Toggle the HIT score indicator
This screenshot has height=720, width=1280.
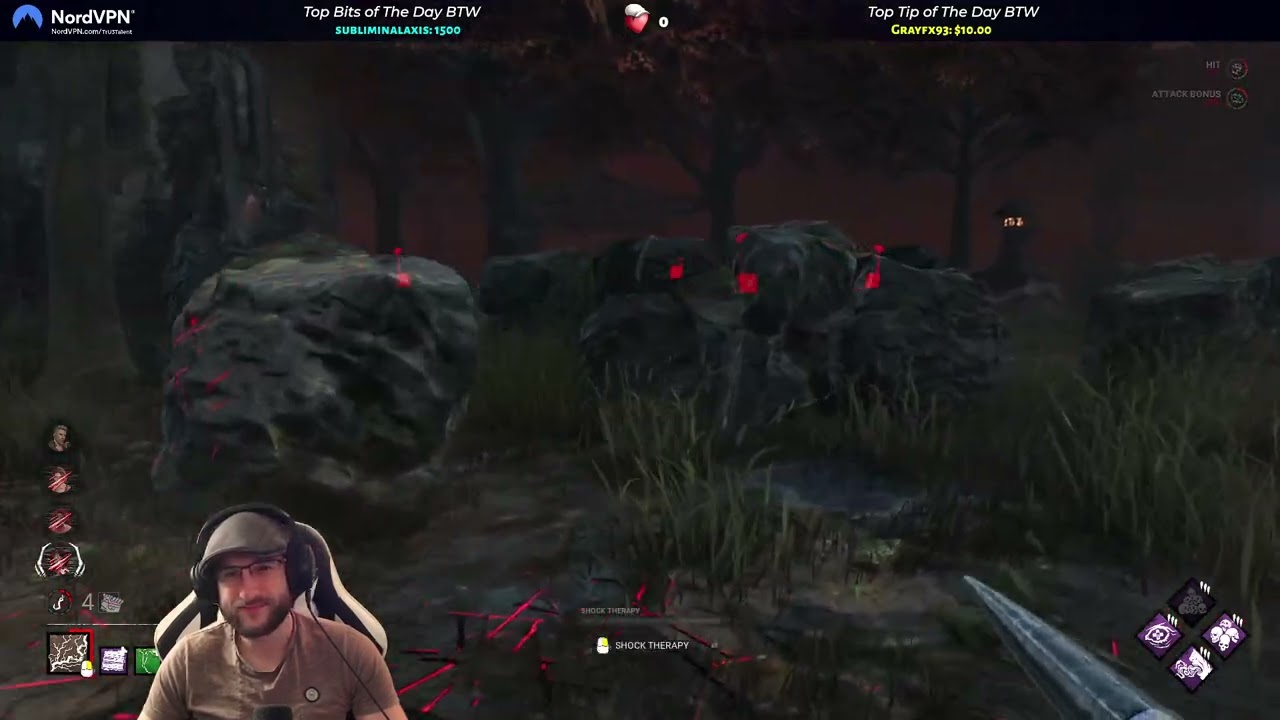(x=1237, y=69)
